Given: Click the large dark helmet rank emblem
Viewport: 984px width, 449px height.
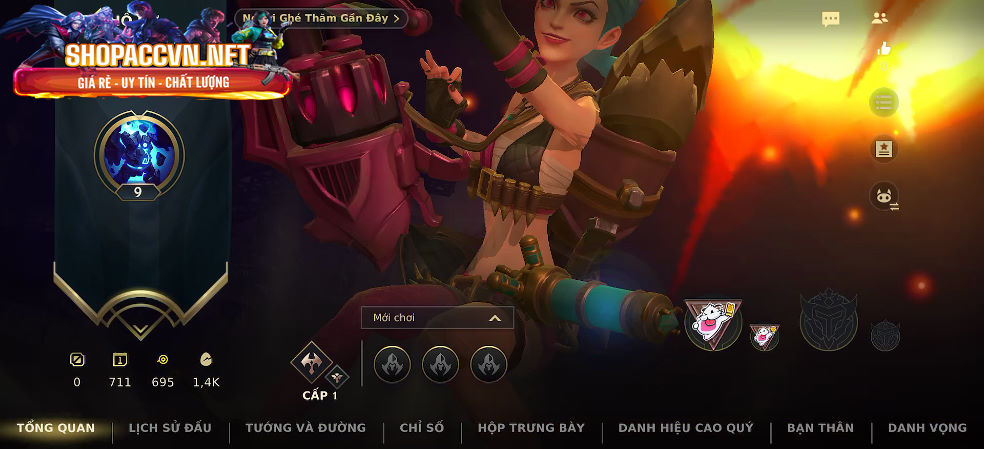Looking at the screenshot, I should 829,321.
